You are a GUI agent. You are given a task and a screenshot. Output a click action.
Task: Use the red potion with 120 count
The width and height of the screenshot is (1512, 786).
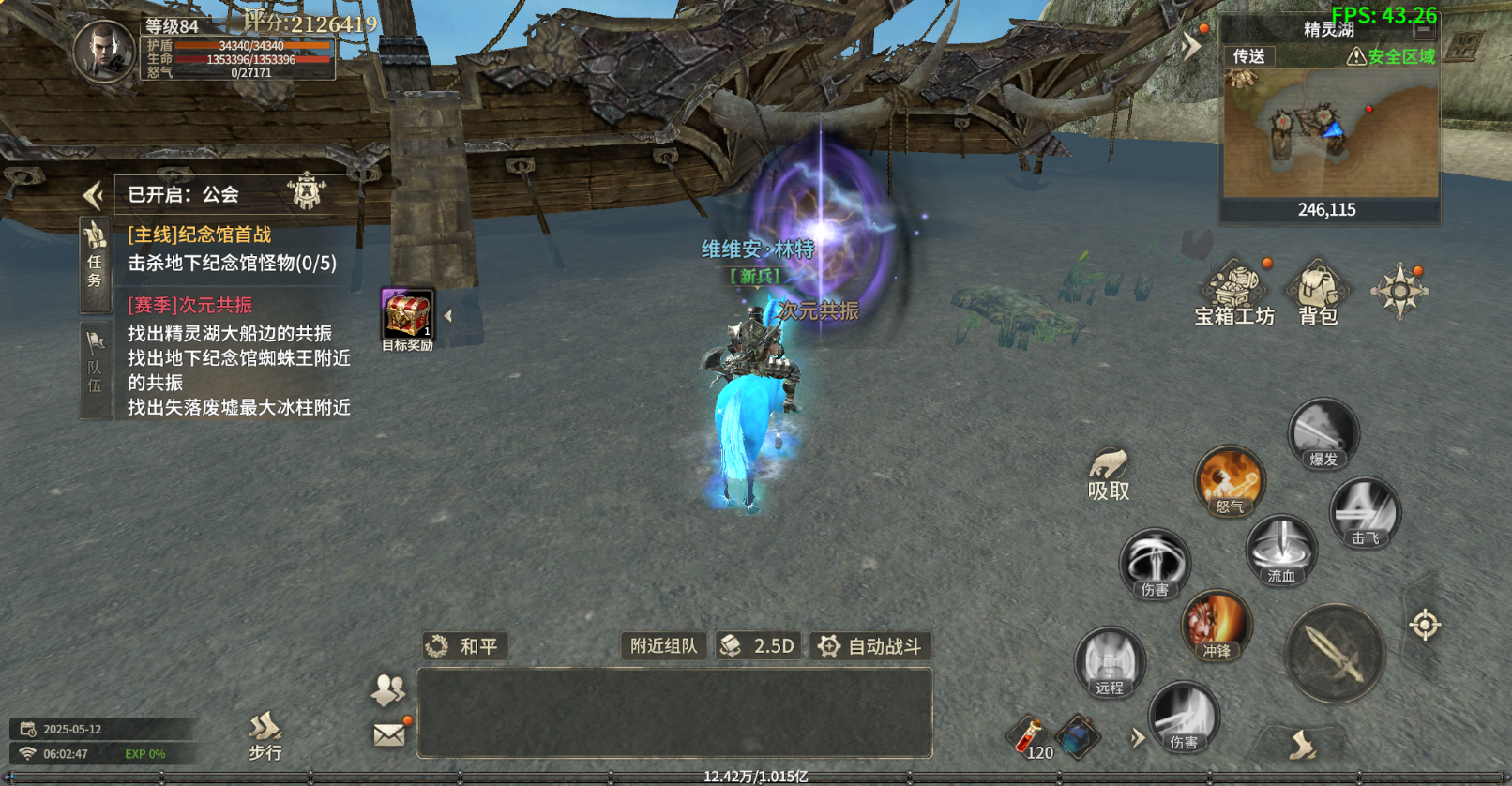(x=1030, y=736)
